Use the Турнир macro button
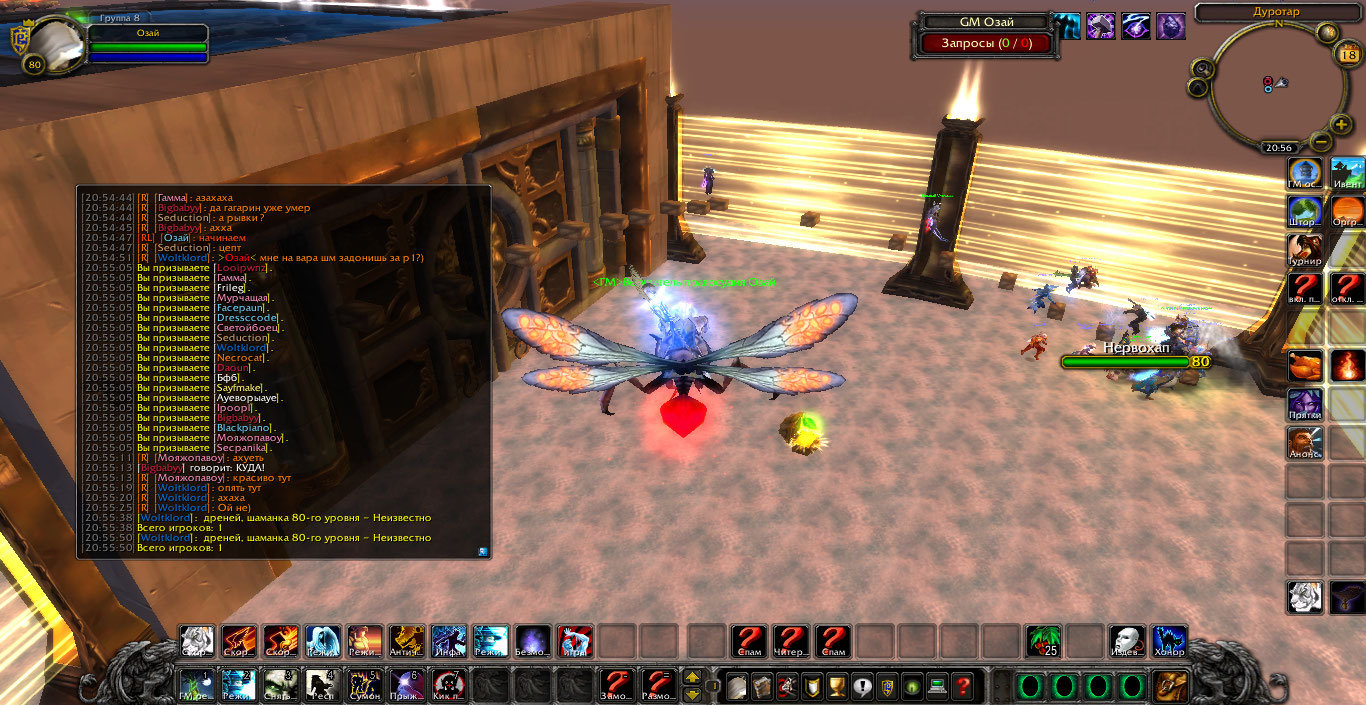Screen dimensions: 1366x705 pyautogui.click(x=1304, y=250)
